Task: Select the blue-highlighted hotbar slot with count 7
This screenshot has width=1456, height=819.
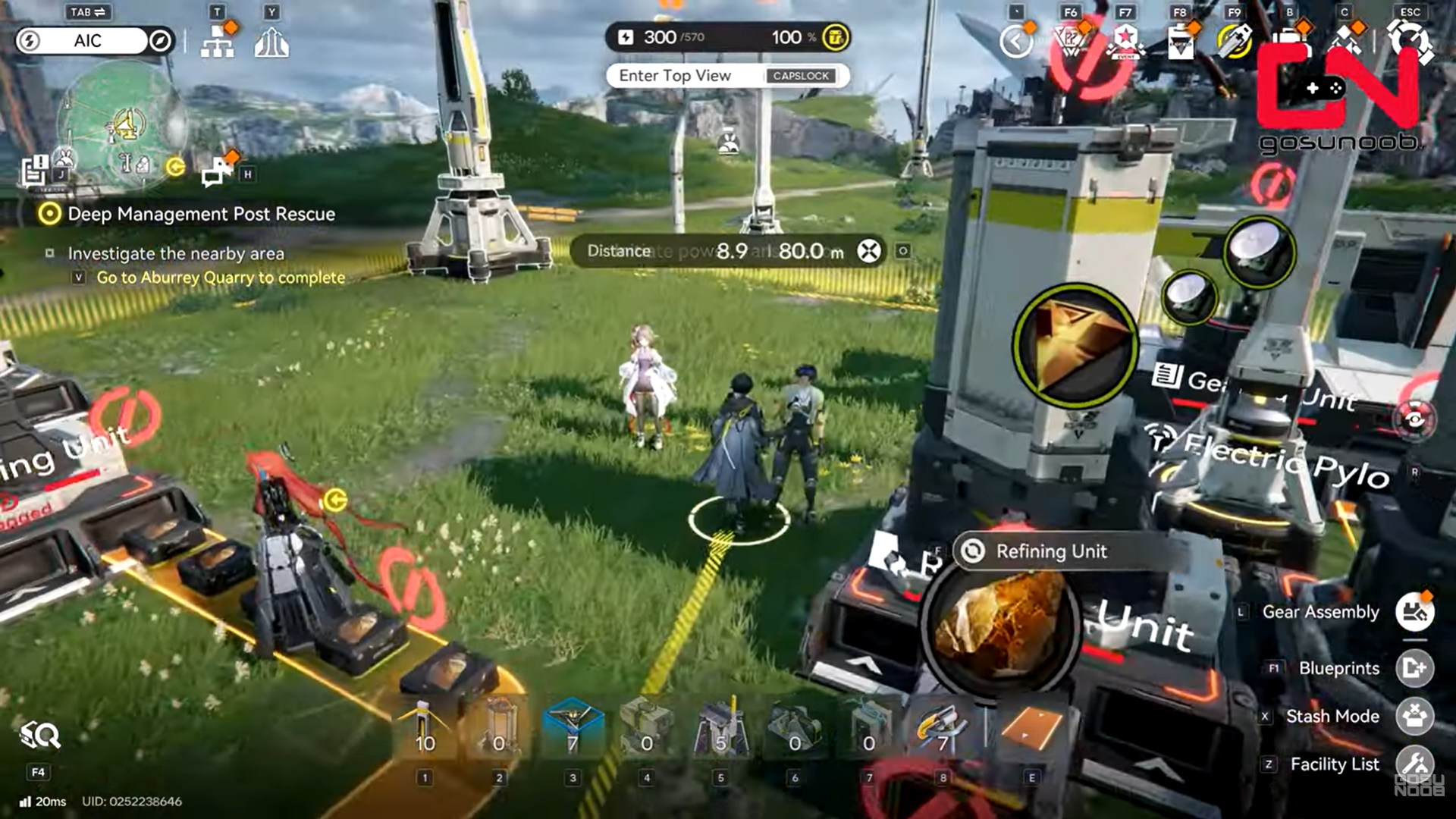Action: [573, 729]
